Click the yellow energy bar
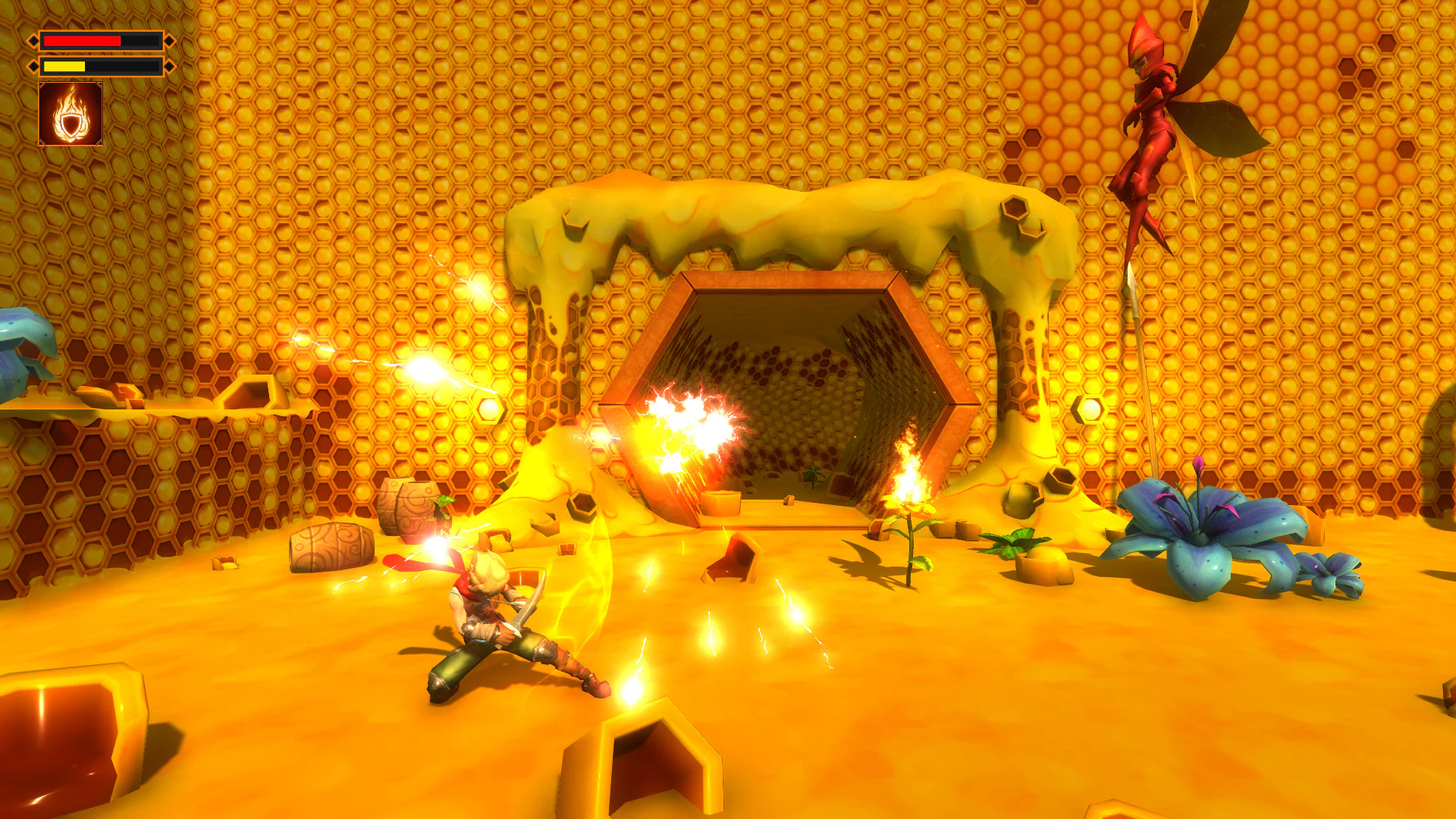Viewport: 1456px width, 819px height. [x=64, y=67]
